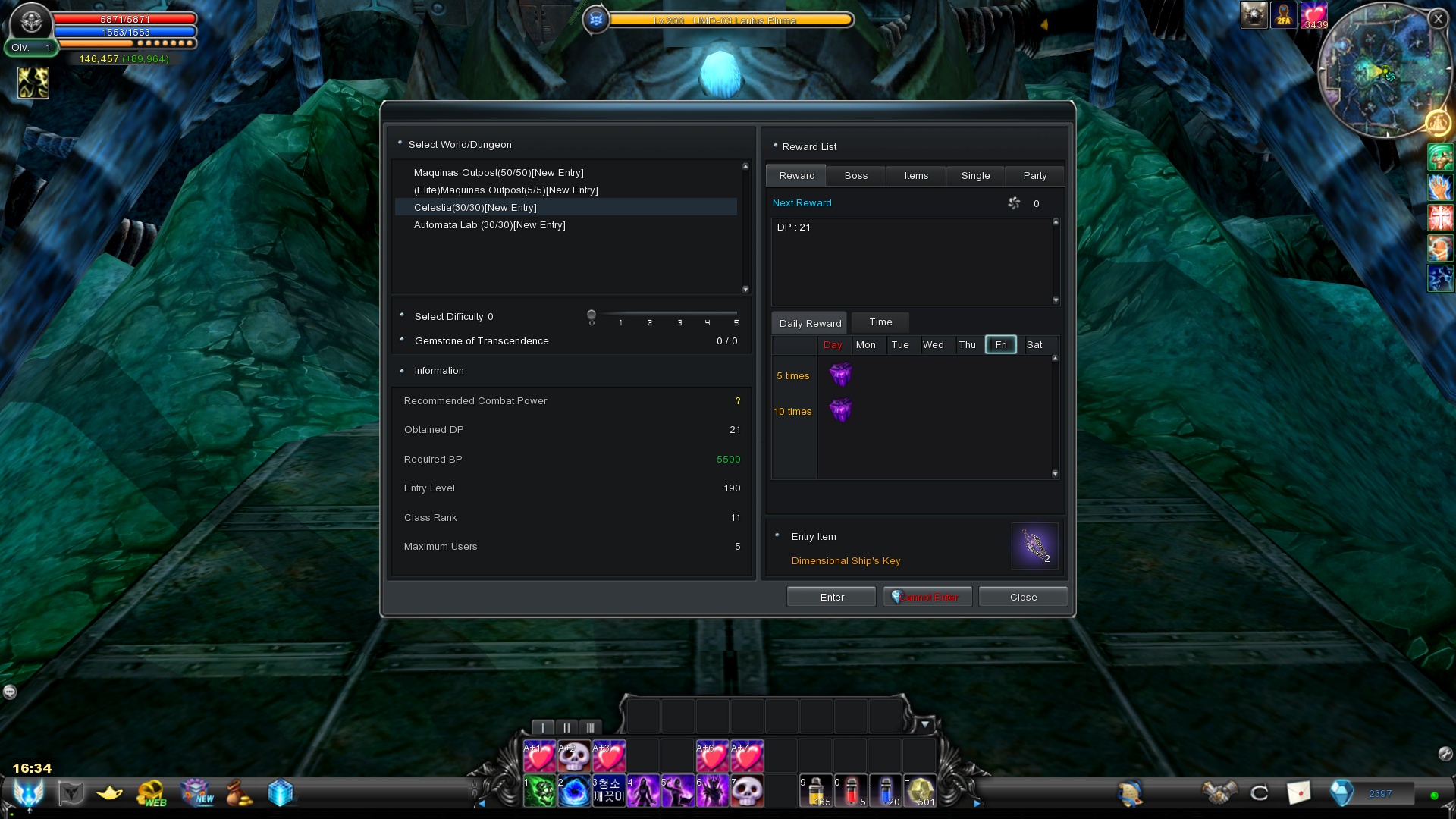
Task: Show the Single reward tab
Action: click(975, 176)
